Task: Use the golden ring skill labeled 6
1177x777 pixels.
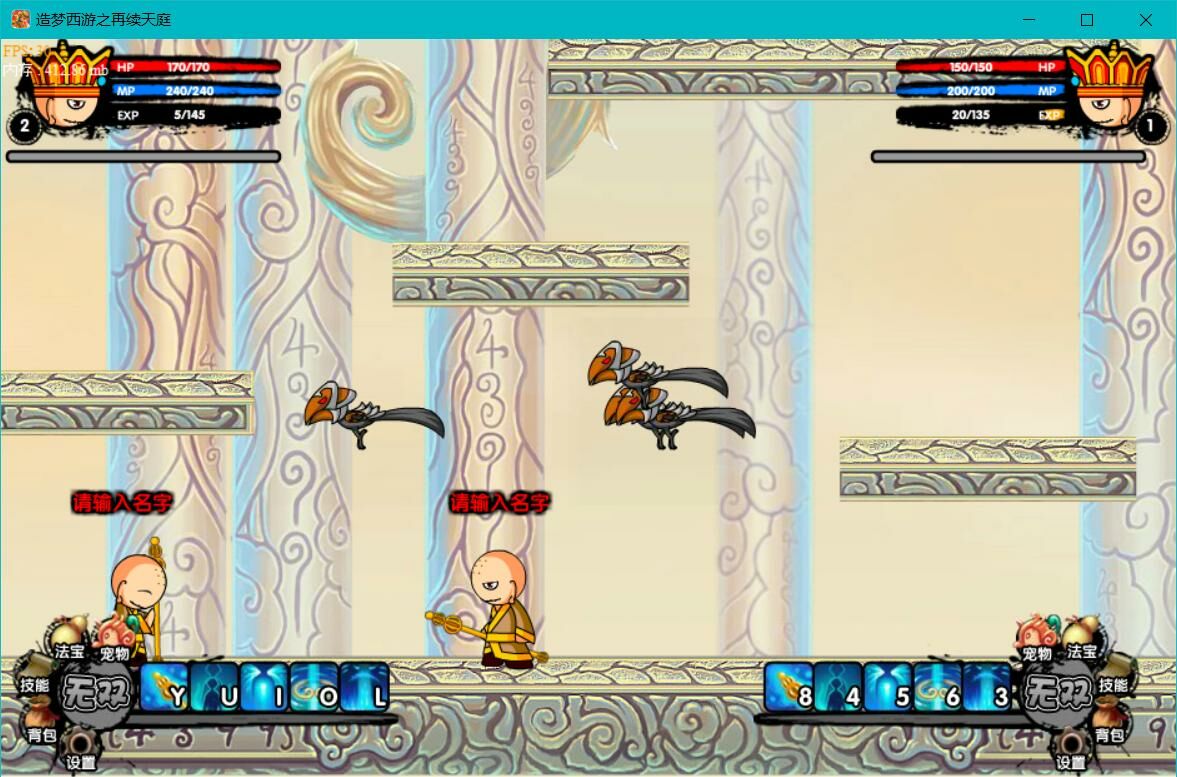Action: (x=938, y=688)
